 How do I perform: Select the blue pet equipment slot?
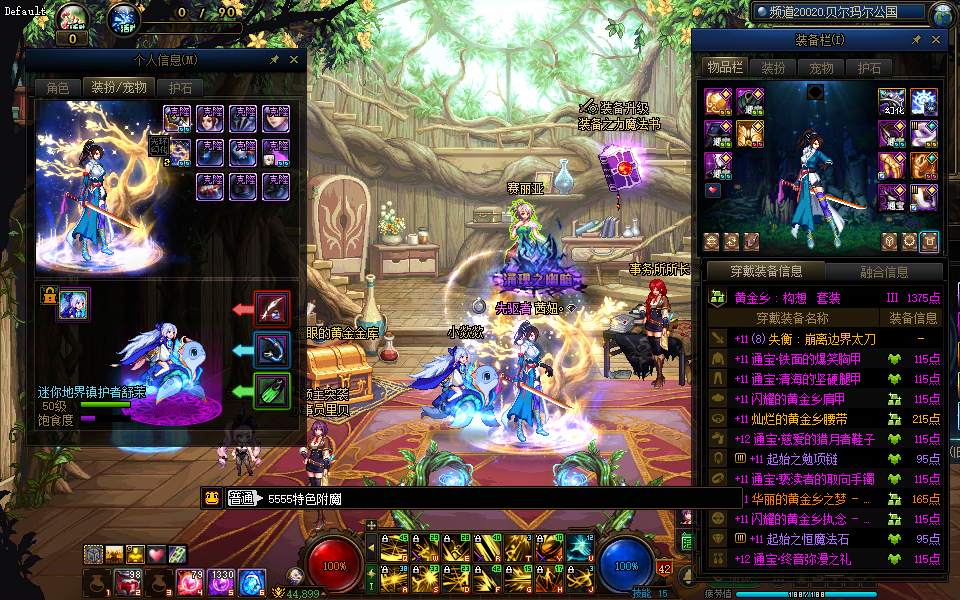(272, 349)
